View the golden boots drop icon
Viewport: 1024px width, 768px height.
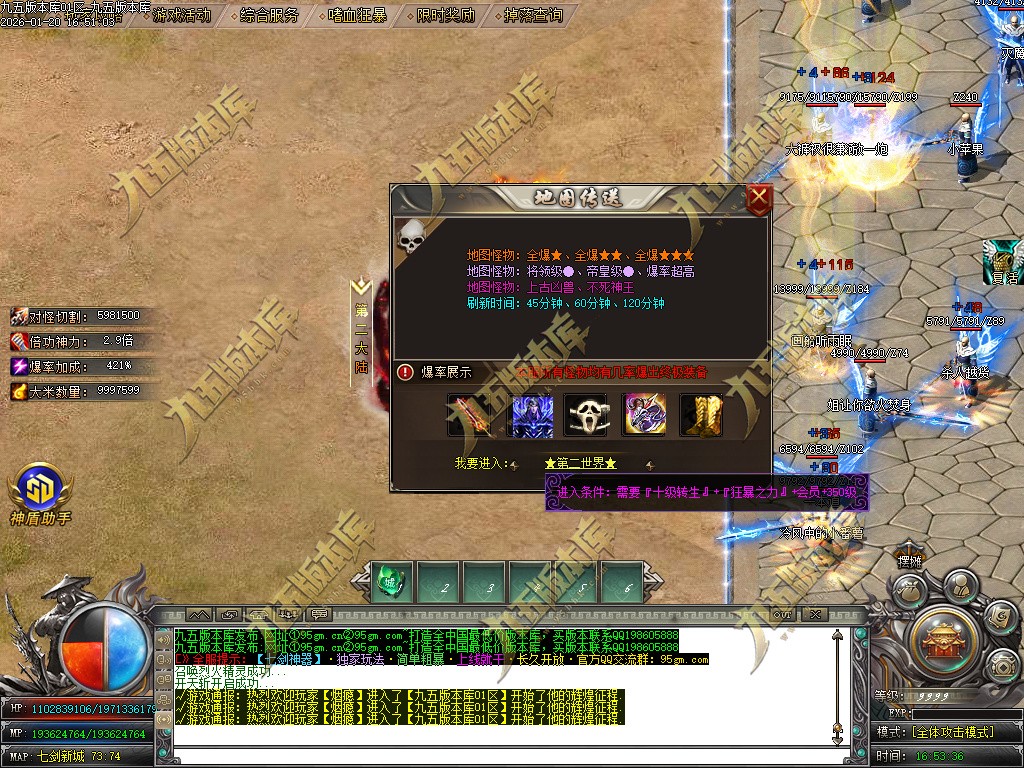click(x=701, y=415)
